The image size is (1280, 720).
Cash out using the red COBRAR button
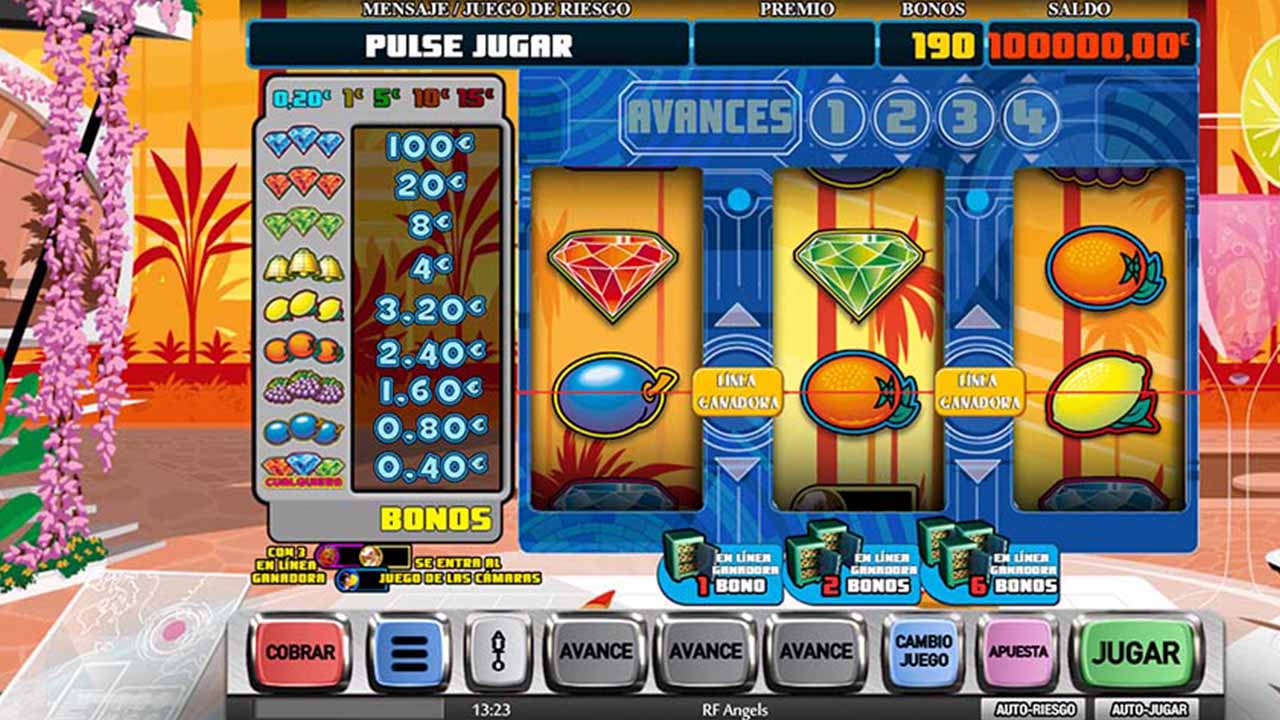[x=299, y=652]
